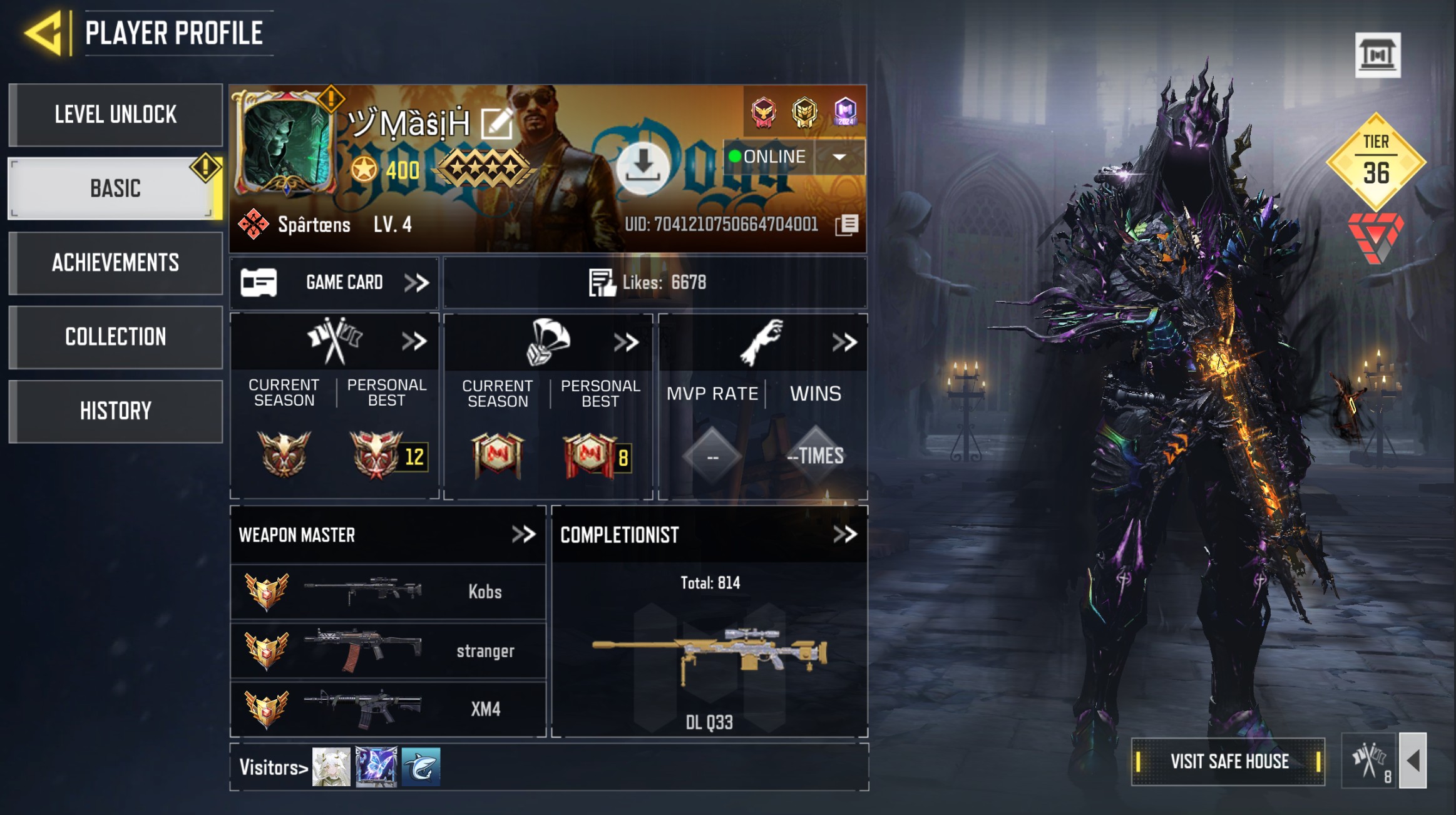The image size is (1456, 815).
Task: Open the Completionist details
Action: click(x=844, y=535)
